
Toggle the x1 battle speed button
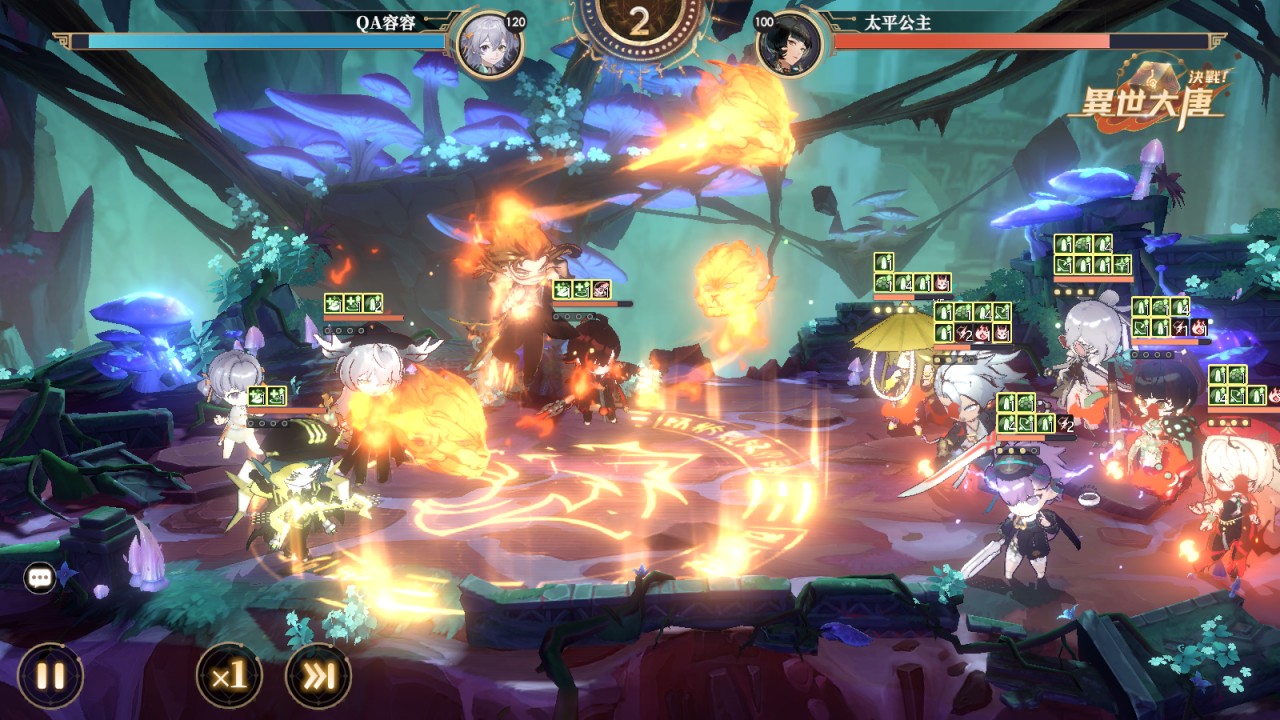(x=229, y=675)
